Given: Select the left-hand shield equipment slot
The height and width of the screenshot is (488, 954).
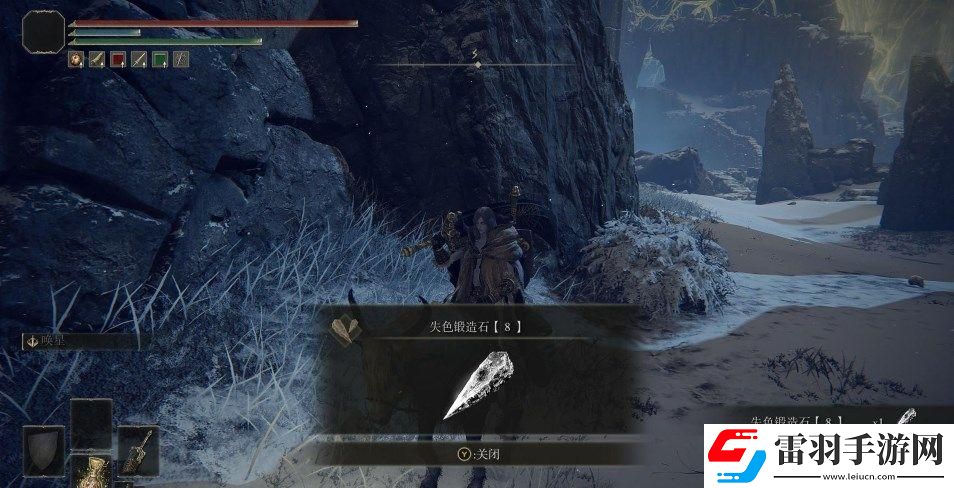Looking at the screenshot, I should [43, 449].
